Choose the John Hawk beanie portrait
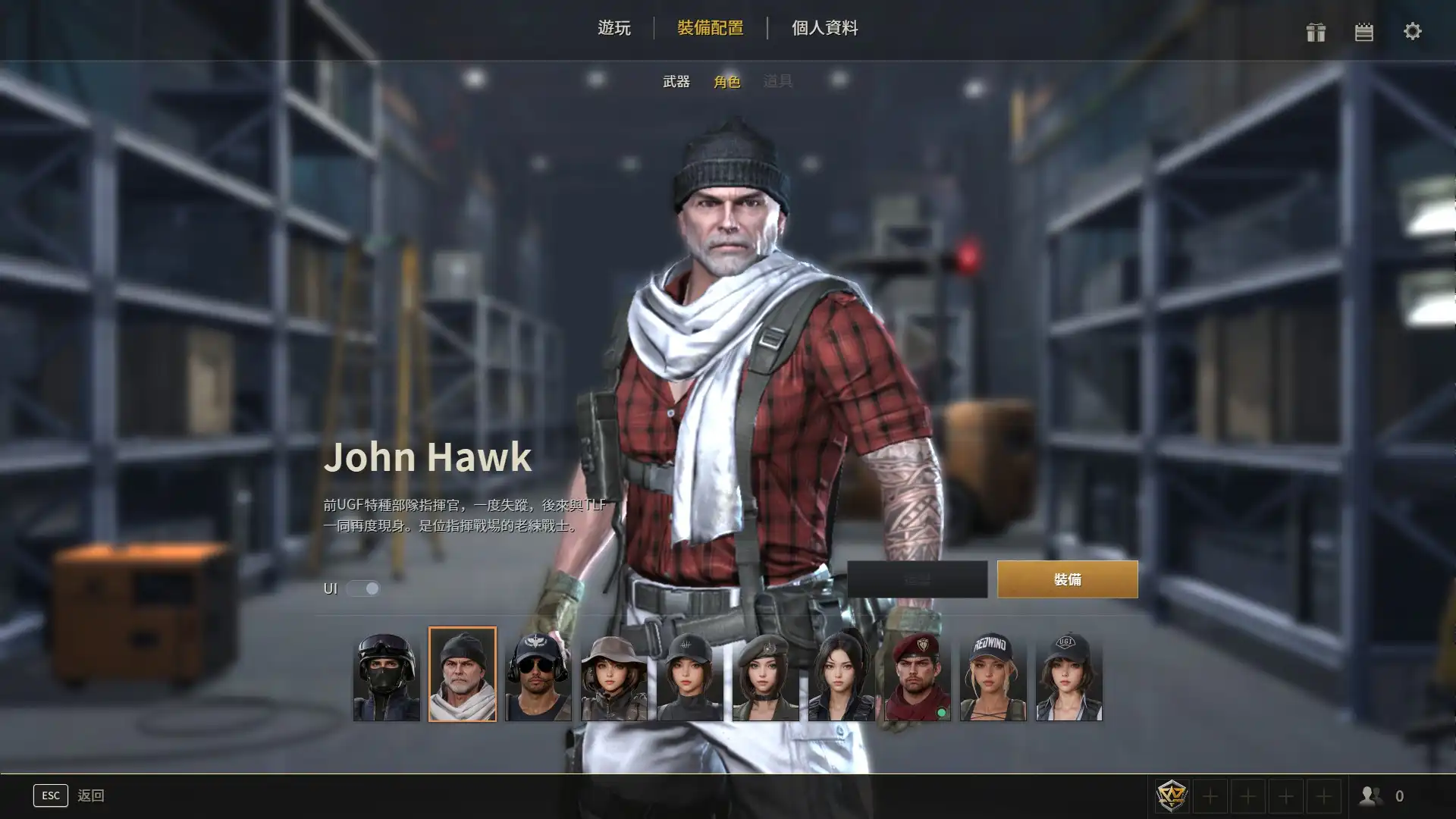This screenshot has height=819, width=1456. (x=463, y=675)
